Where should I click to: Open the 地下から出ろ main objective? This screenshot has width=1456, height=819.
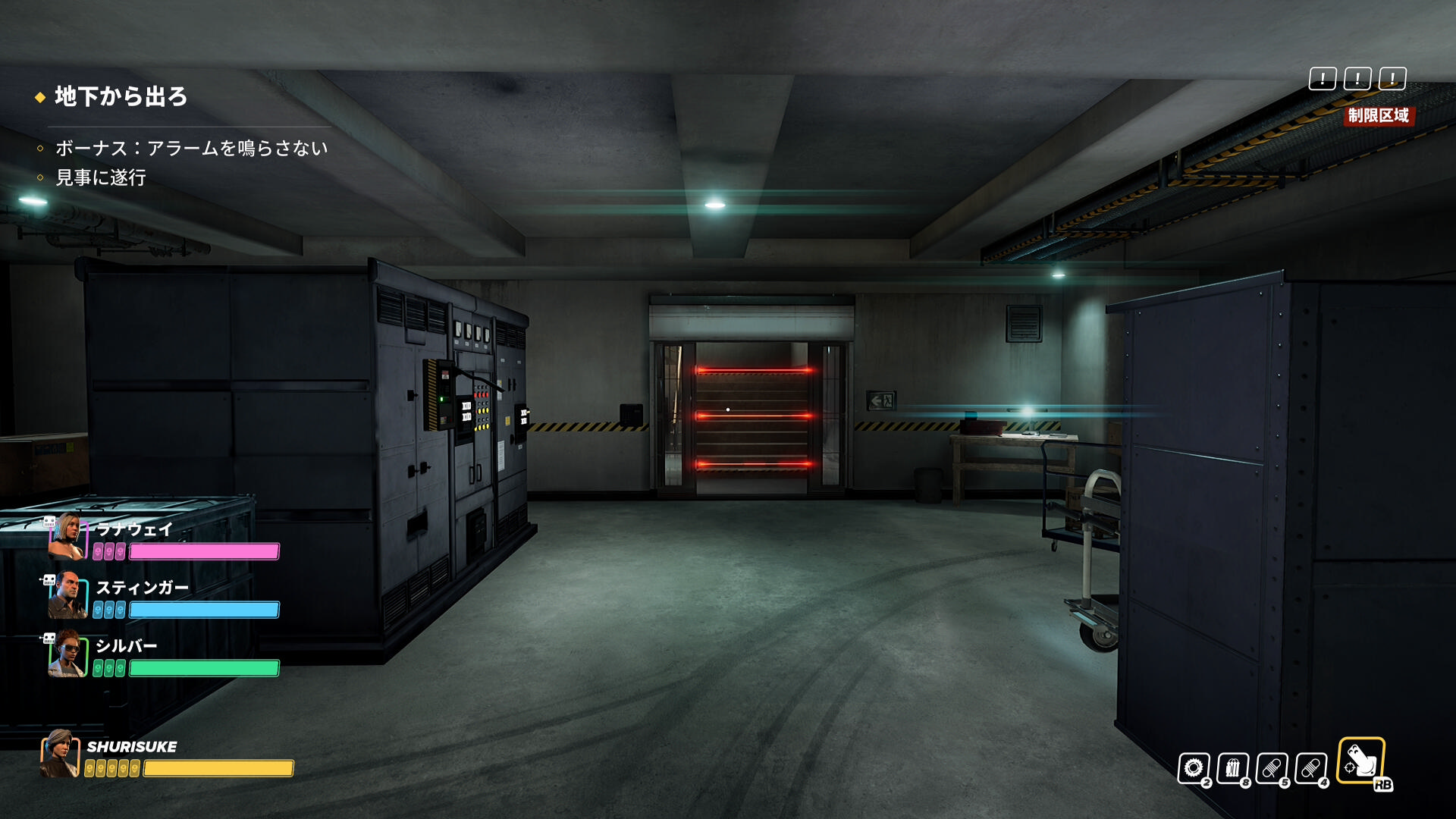(121, 97)
